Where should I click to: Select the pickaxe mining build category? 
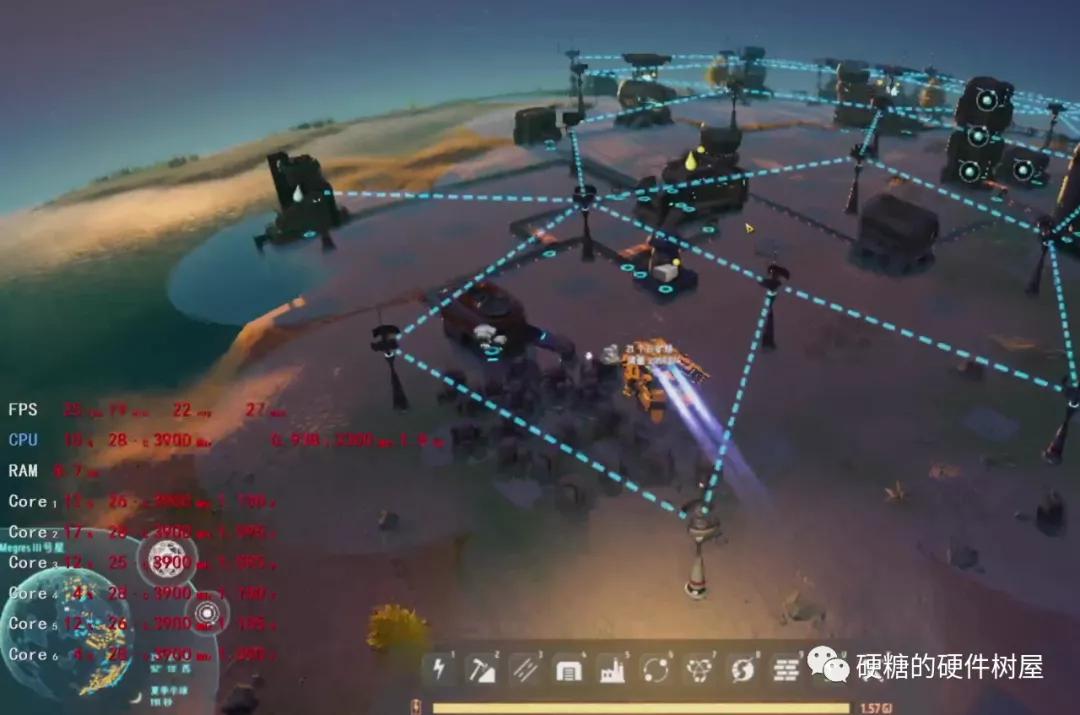pos(482,668)
